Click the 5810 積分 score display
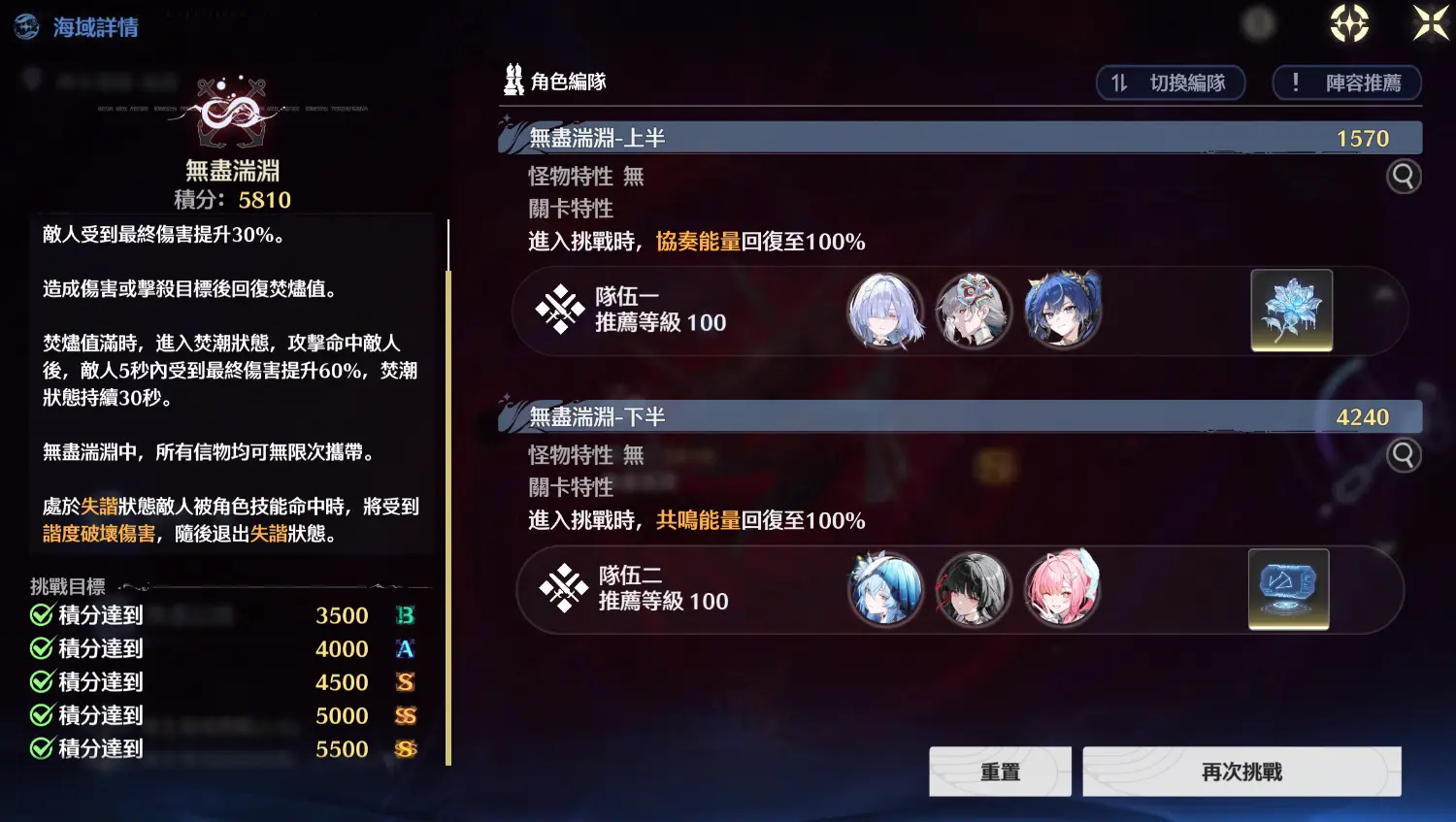Viewport: 1456px width, 822px height. pos(233,199)
